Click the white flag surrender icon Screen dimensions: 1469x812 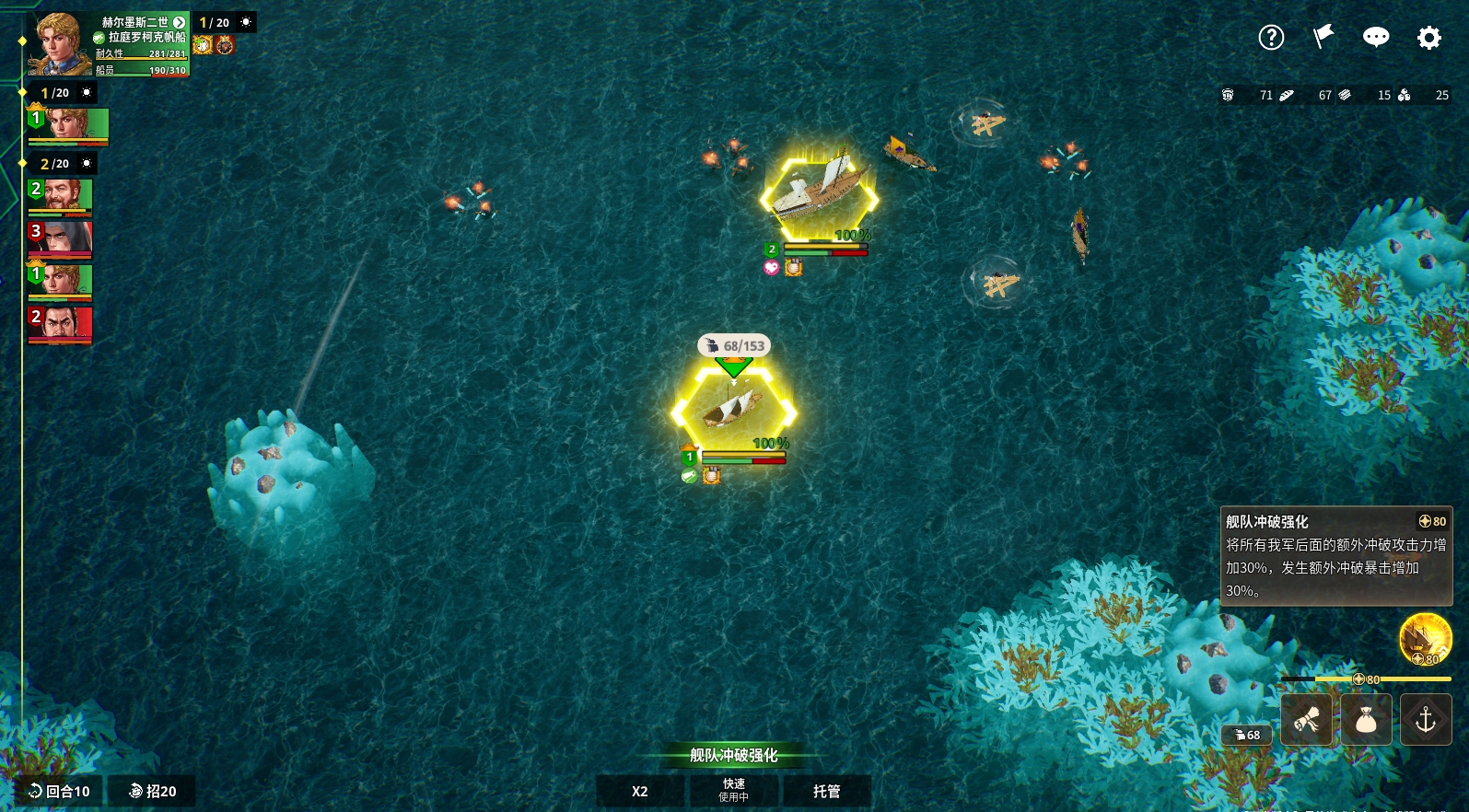pyautogui.click(x=1323, y=37)
